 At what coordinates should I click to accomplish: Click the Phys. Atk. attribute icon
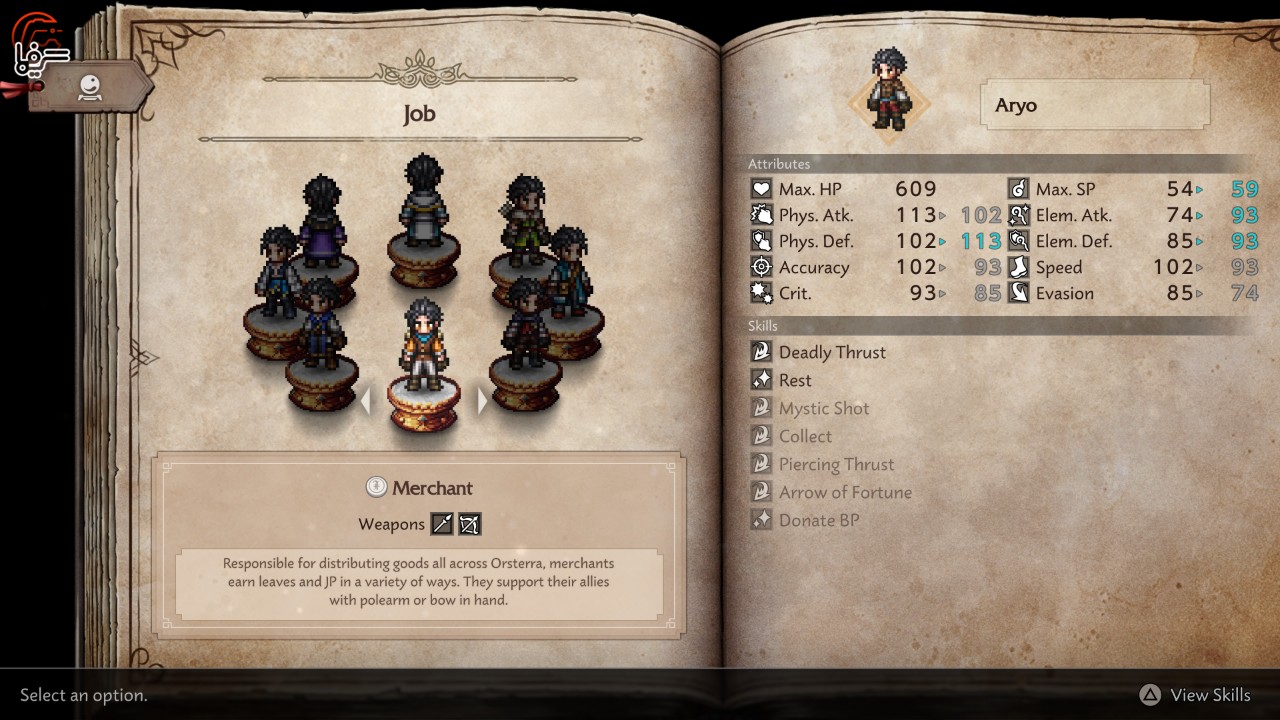point(761,214)
